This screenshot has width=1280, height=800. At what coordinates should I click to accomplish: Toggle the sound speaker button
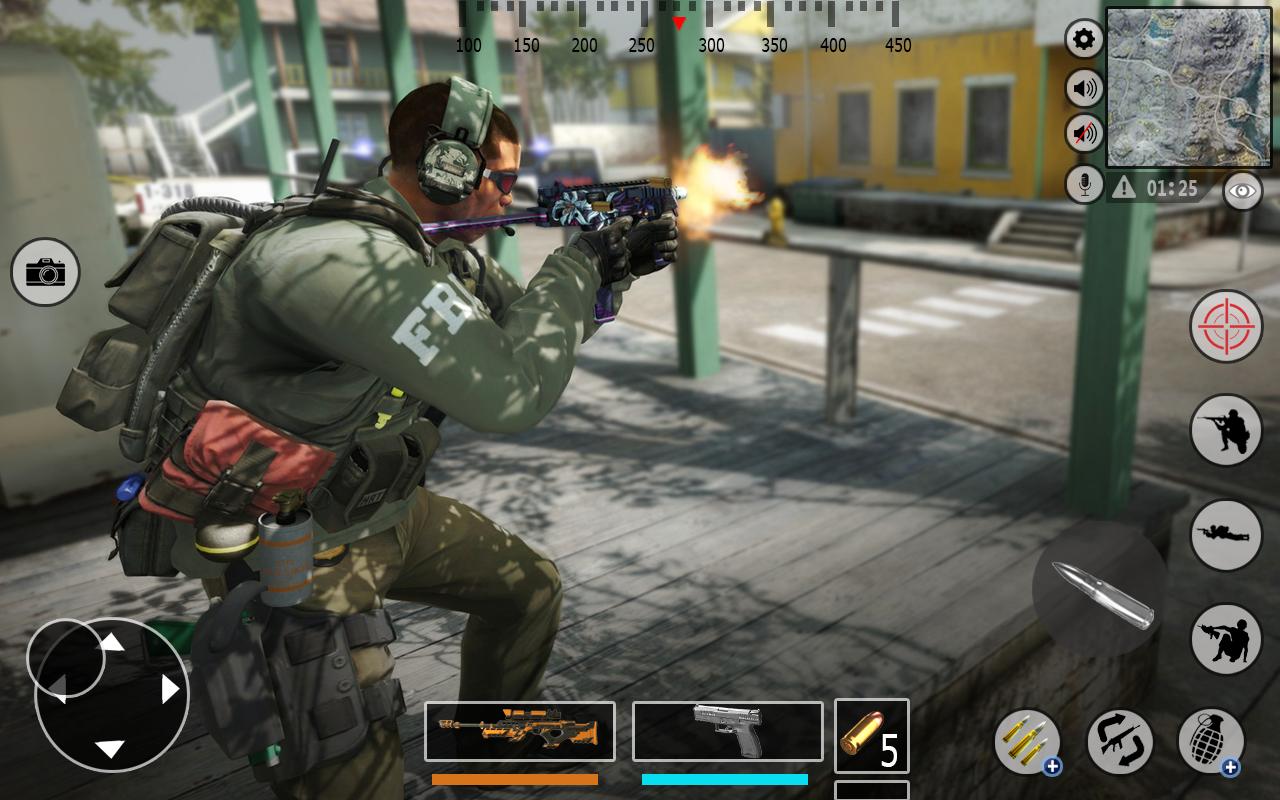click(1084, 88)
